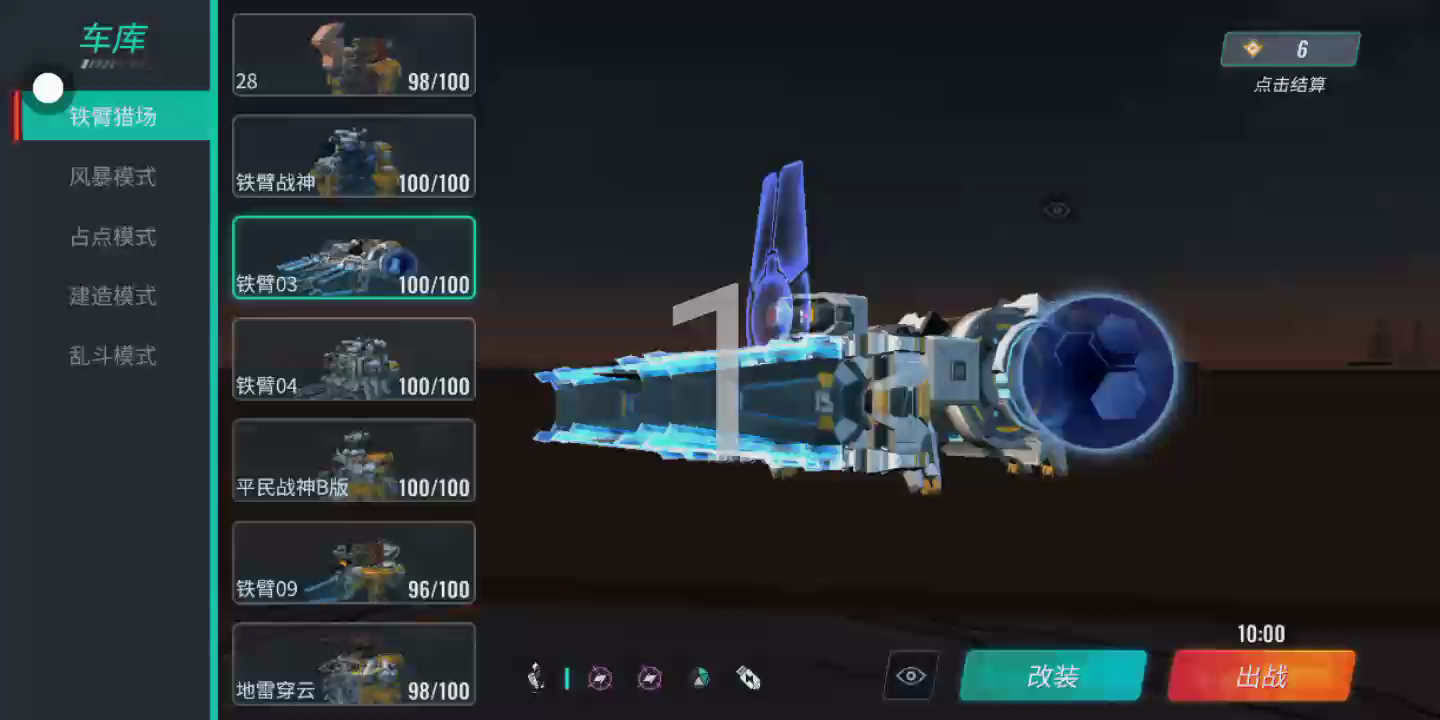Select the 铁臂03 vehicle card
1440x720 pixels.
[x=354, y=257]
